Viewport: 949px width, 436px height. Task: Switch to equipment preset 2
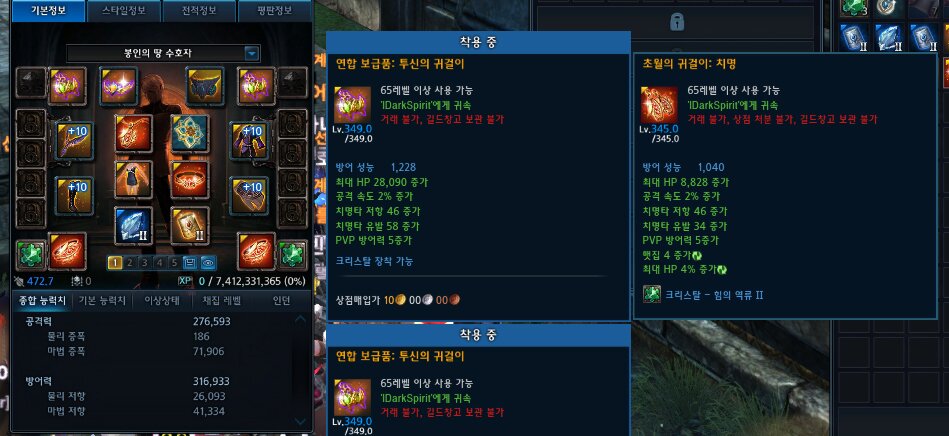click(x=129, y=263)
